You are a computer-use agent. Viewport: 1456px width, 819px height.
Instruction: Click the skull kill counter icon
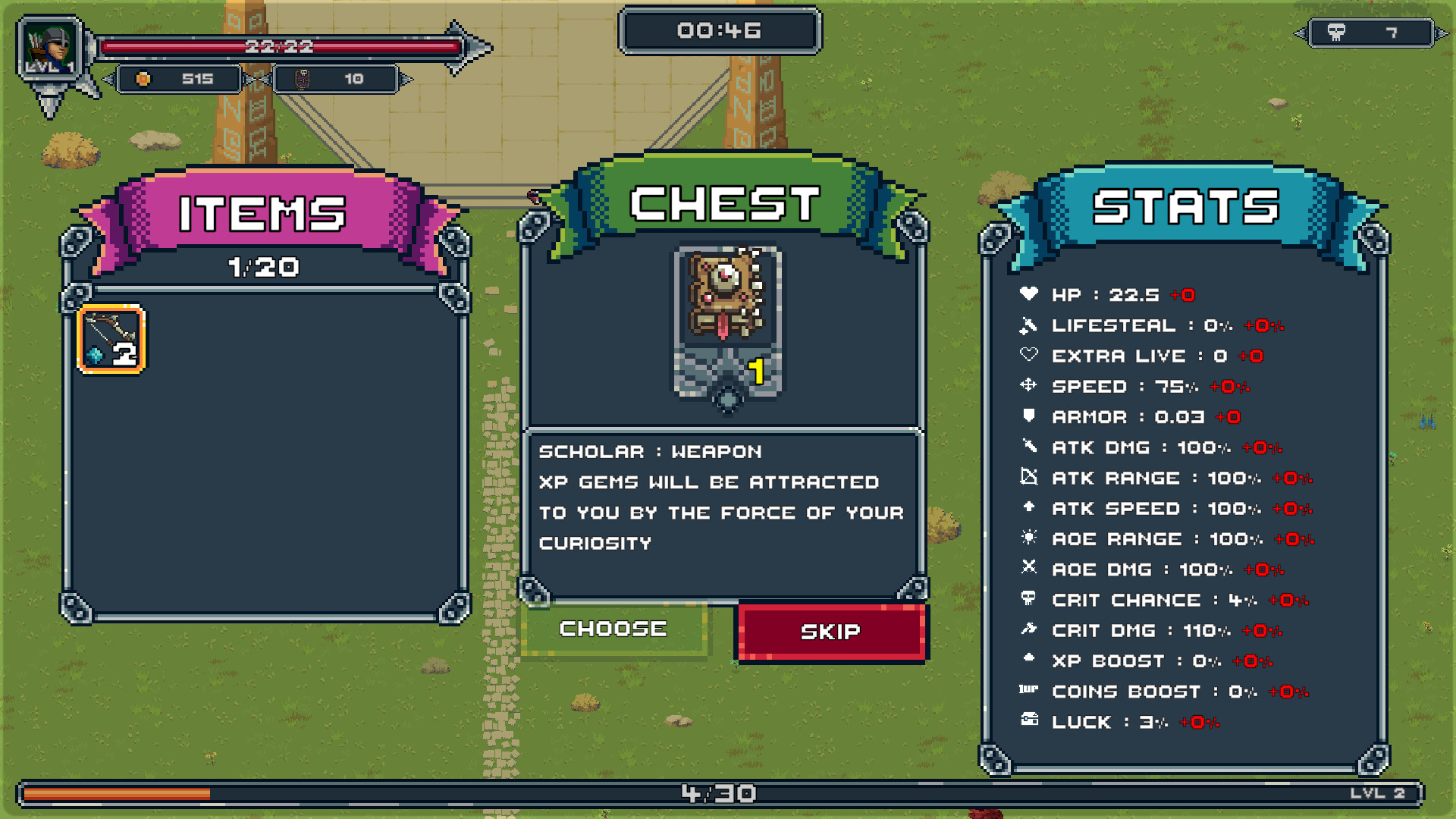1337,30
